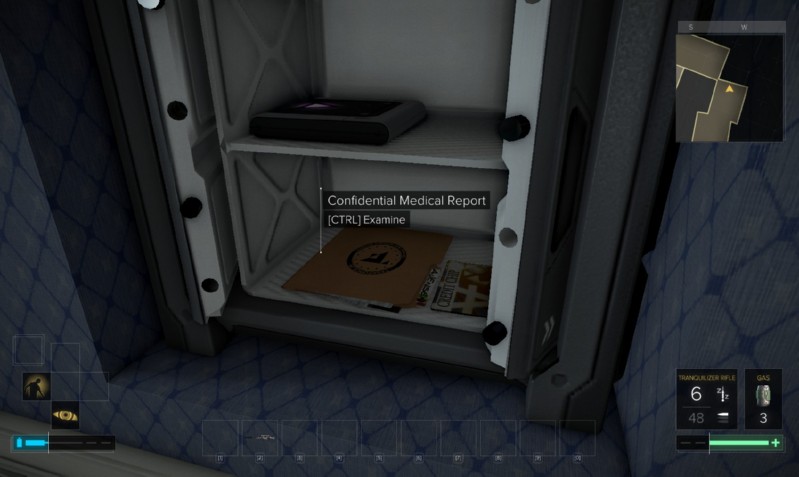Click the Tranquilizer Rifle weapon panel

pyautogui.click(x=708, y=399)
